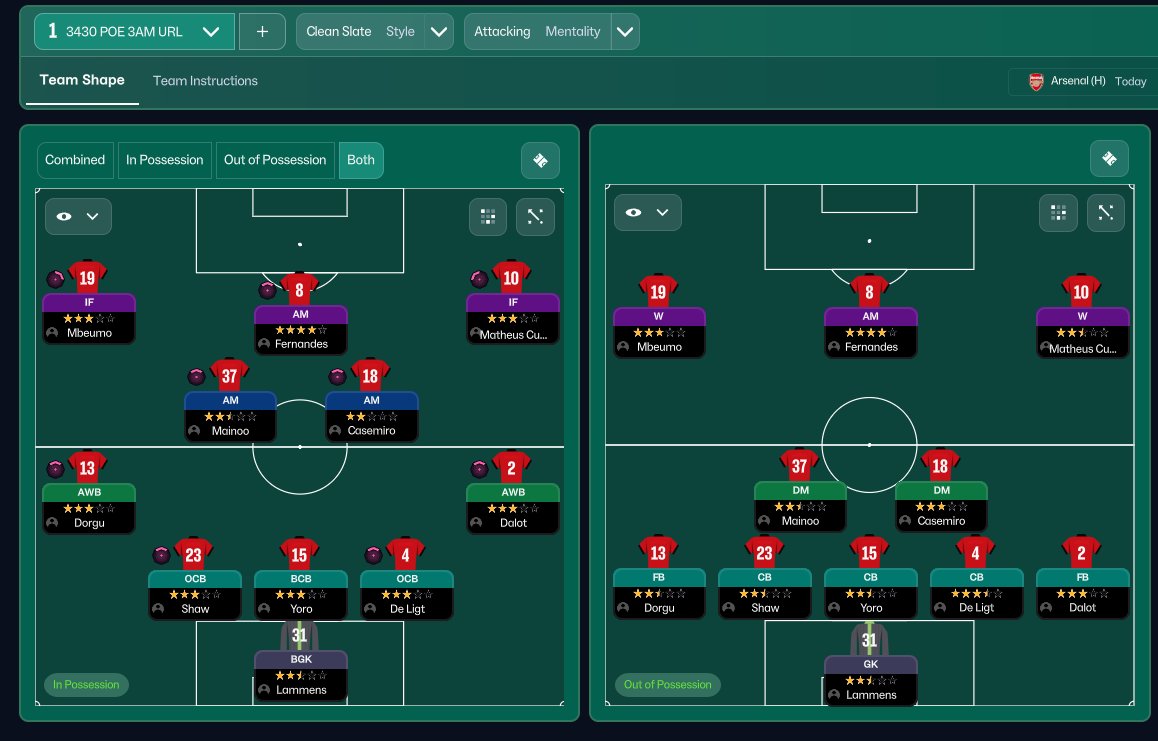Add a new tactic with the plus button

pos(262,31)
